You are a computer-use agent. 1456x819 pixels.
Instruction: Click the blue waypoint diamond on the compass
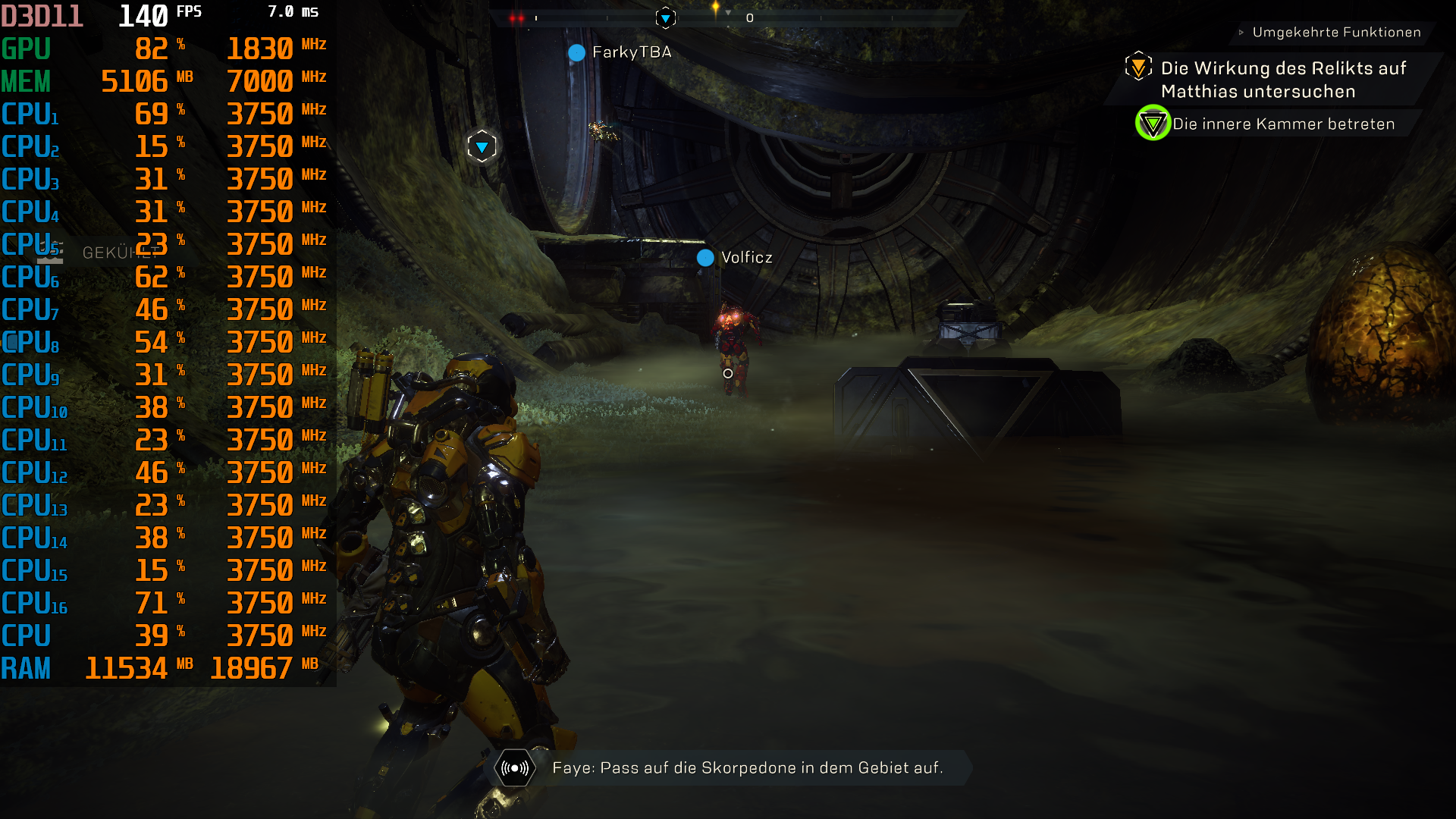click(665, 17)
